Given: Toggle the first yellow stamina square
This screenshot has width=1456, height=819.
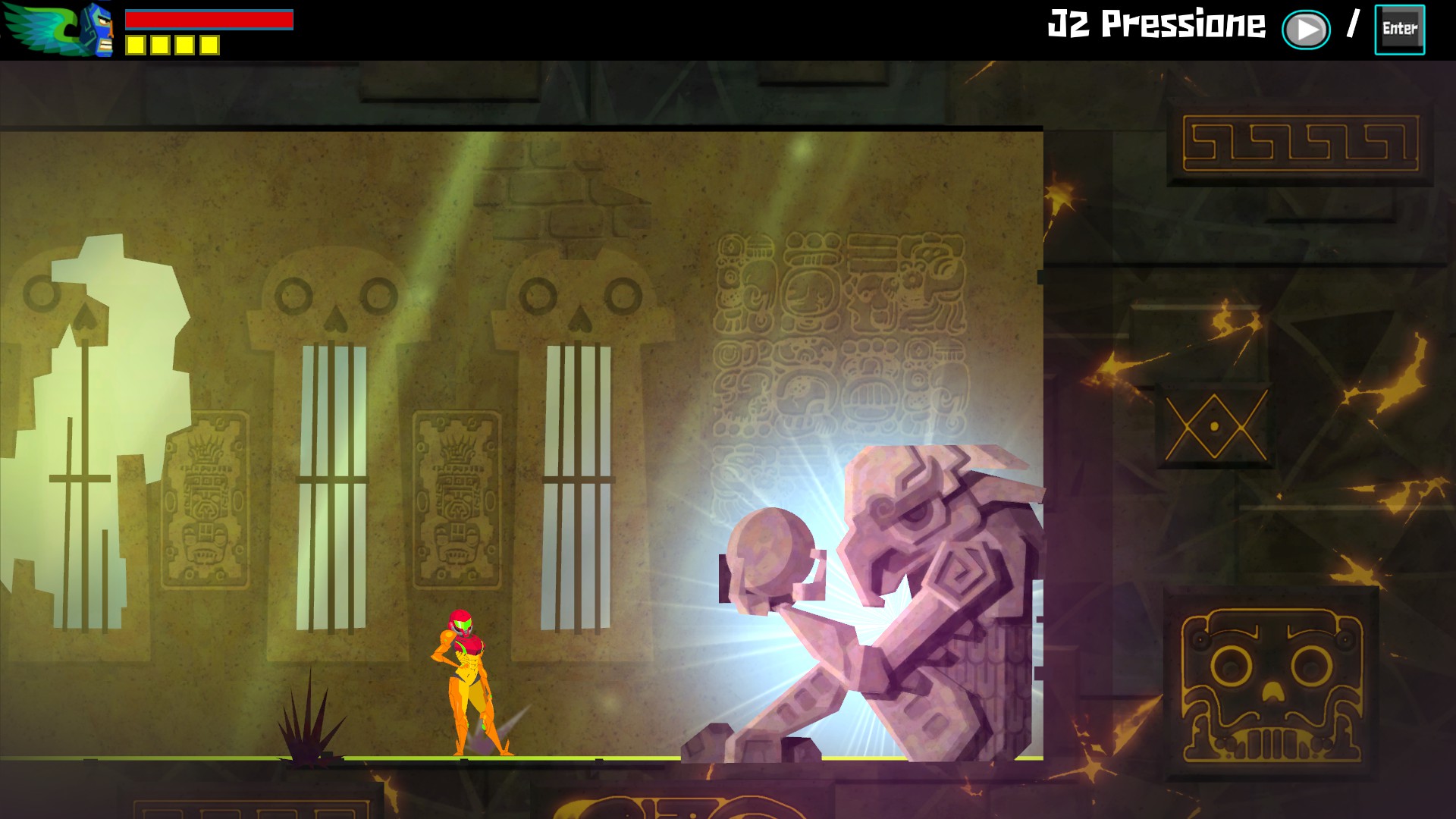Looking at the screenshot, I should click(135, 45).
